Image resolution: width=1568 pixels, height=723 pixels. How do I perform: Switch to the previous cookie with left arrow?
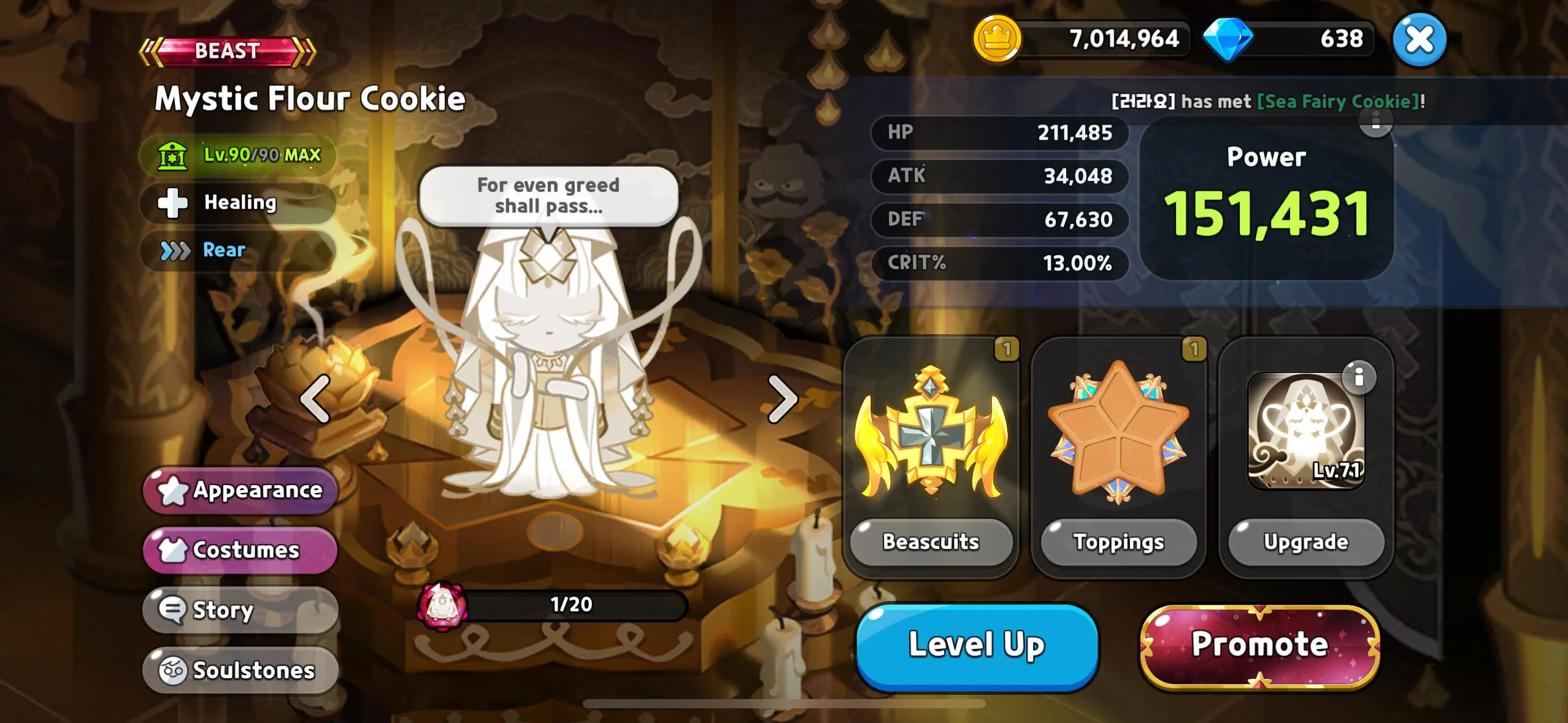(x=315, y=399)
